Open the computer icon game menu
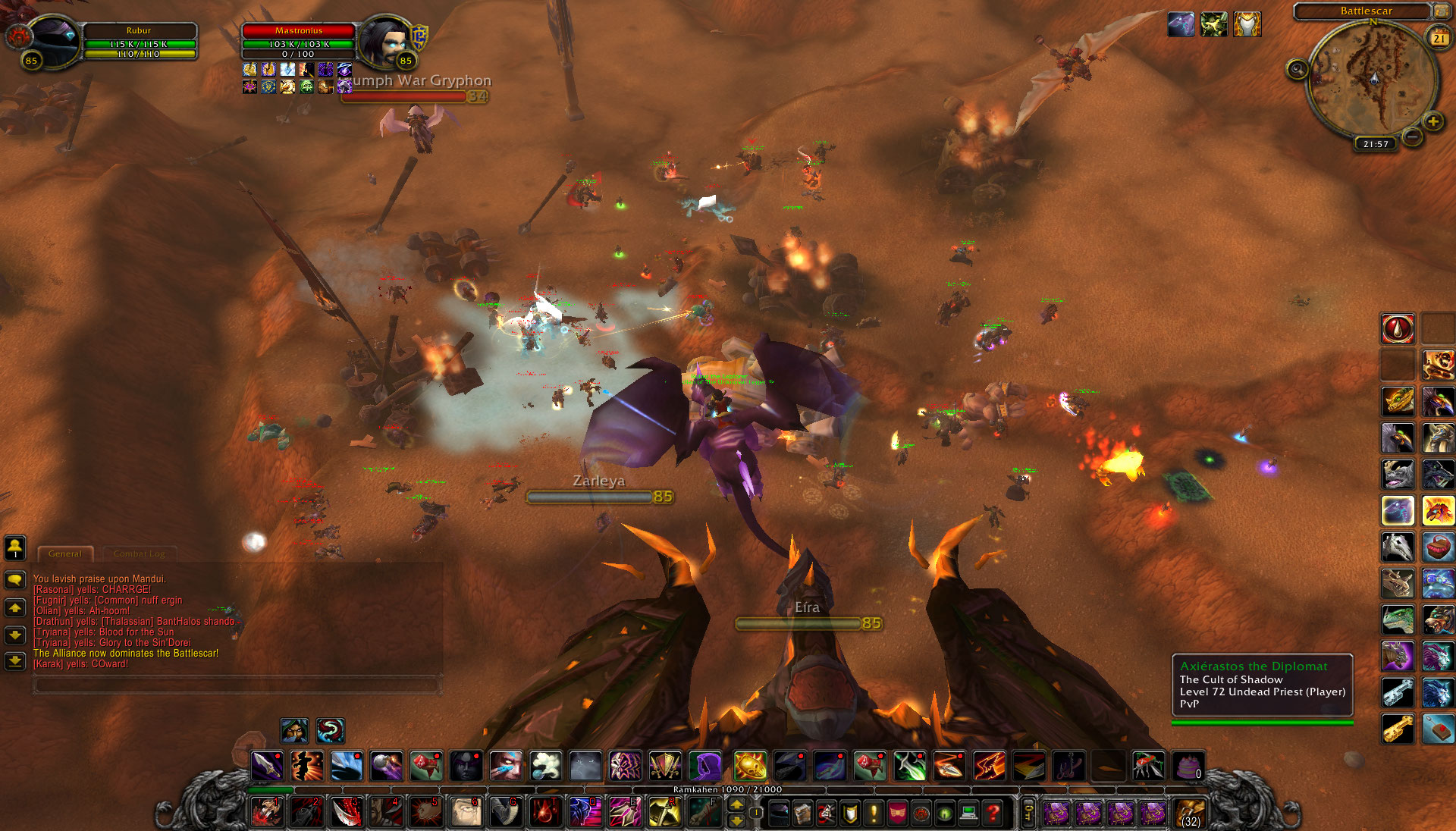Image resolution: width=1456 pixels, height=831 pixels. 968,814
